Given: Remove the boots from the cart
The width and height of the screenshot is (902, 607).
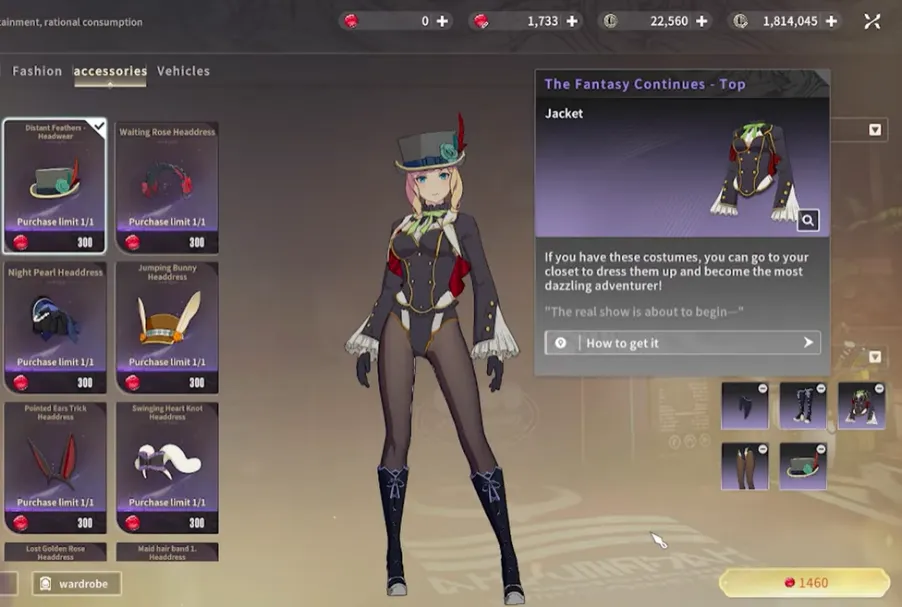Looking at the screenshot, I should tap(822, 388).
